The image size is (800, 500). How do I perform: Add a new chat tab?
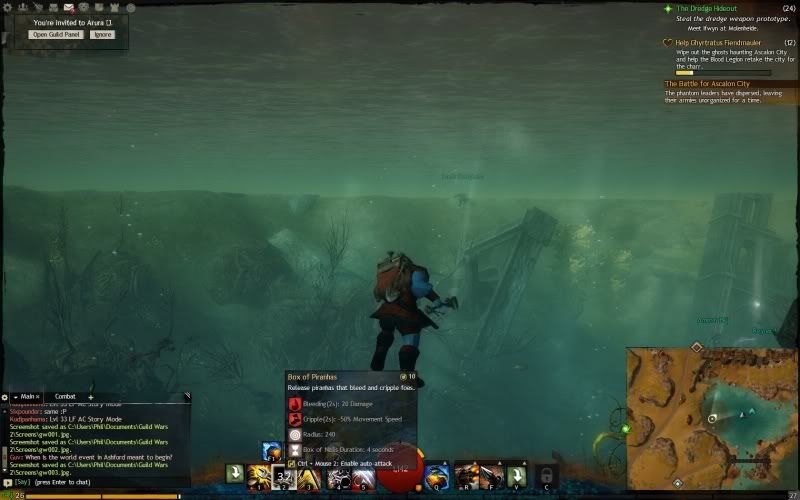coord(90,397)
